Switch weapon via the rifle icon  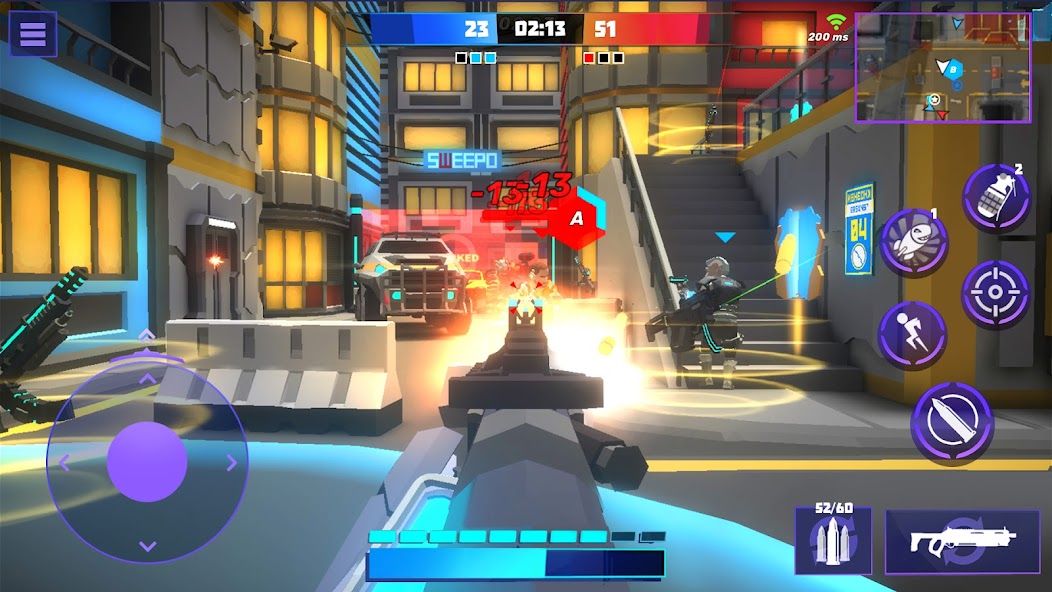click(962, 541)
